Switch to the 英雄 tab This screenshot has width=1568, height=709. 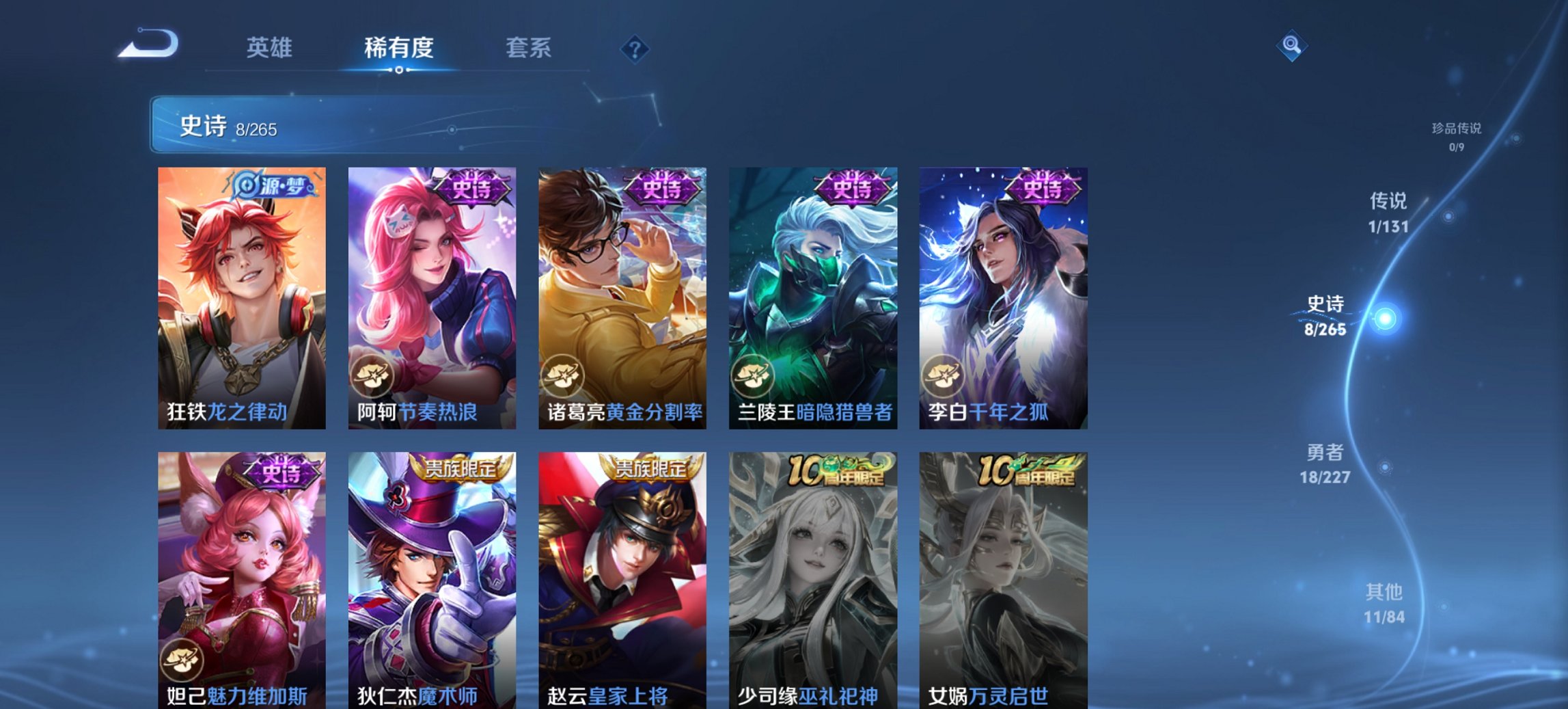271,48
